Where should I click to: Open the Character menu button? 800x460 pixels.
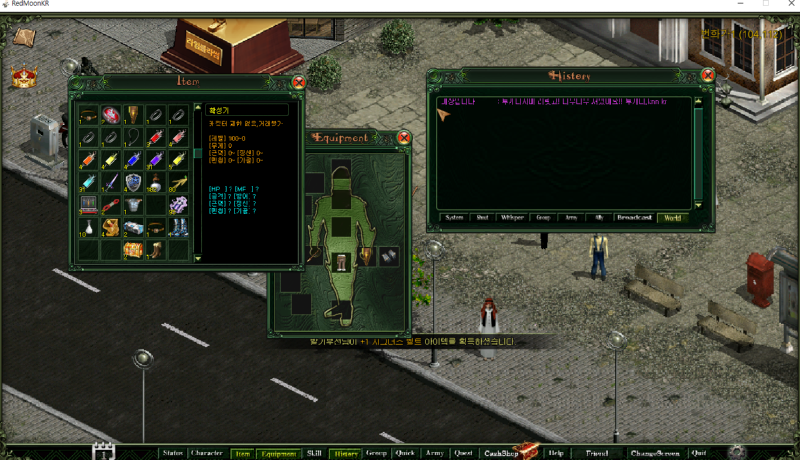click(x=206, y=453)
